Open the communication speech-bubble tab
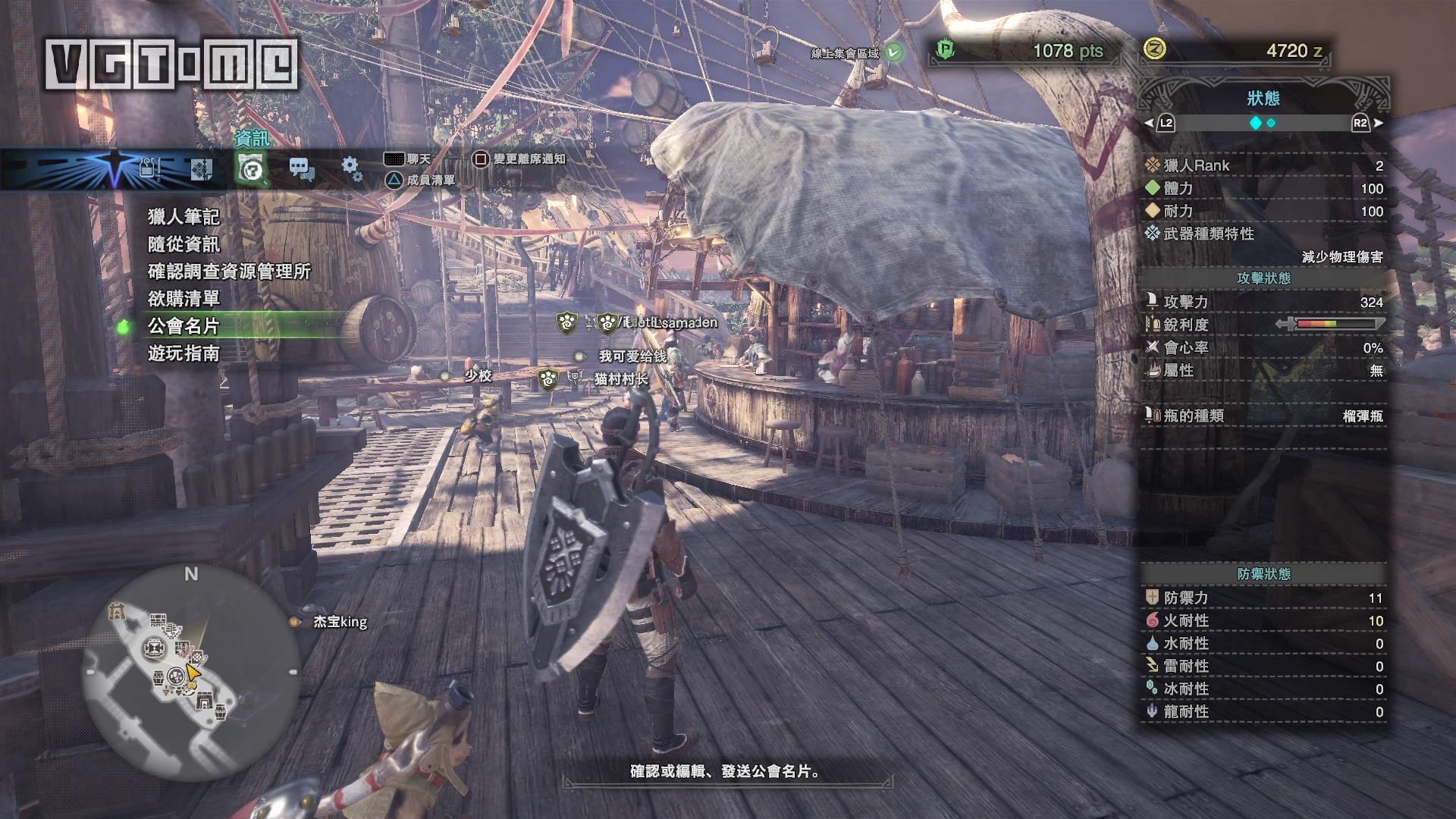The width and height of the screenshot is (1456, 819). point(302,168)
